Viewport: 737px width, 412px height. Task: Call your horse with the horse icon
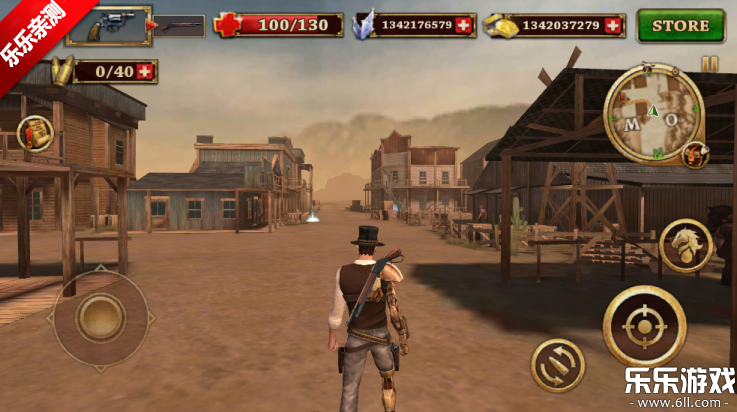click(x=686, y=246)
